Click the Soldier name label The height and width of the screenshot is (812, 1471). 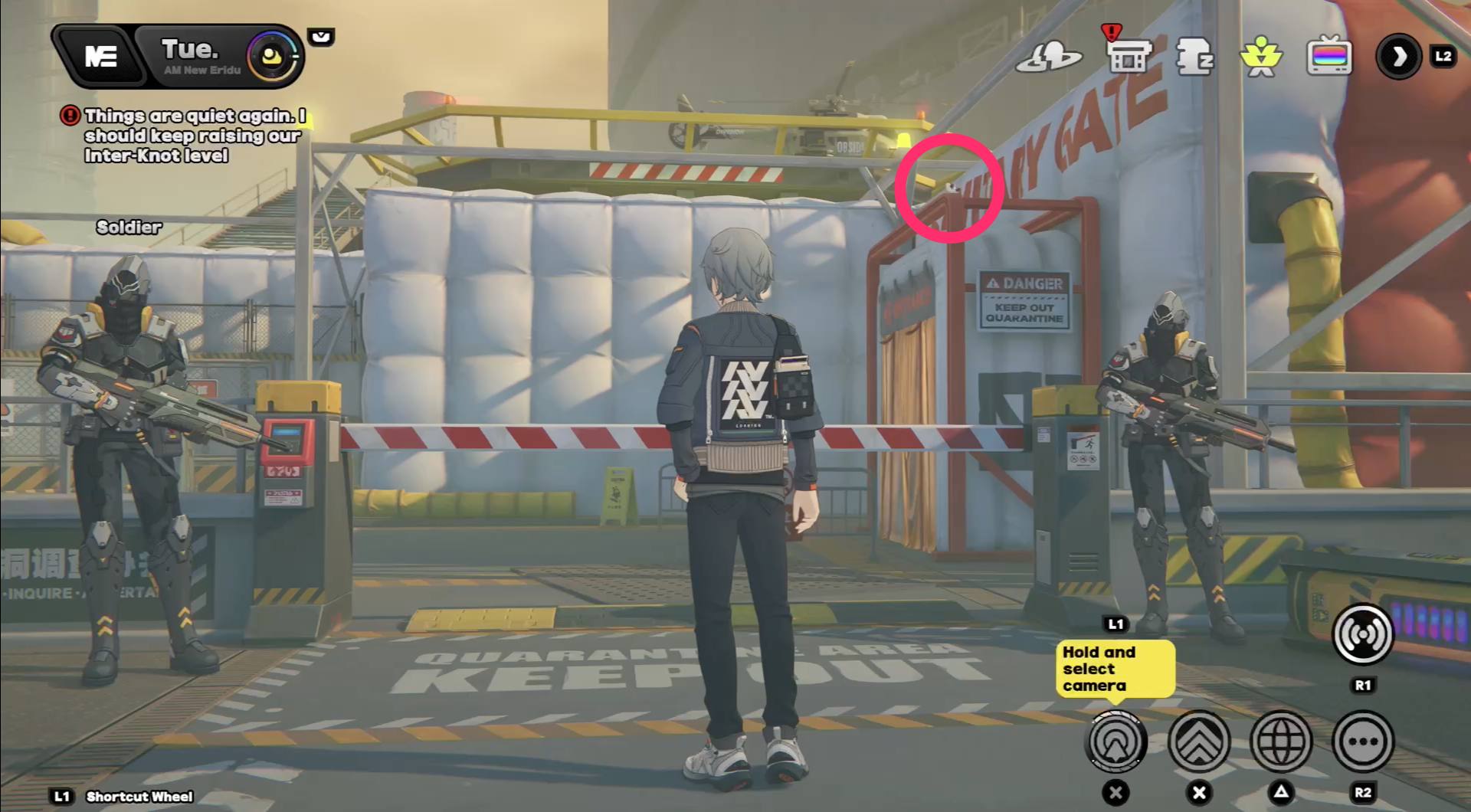coord(128,227)
